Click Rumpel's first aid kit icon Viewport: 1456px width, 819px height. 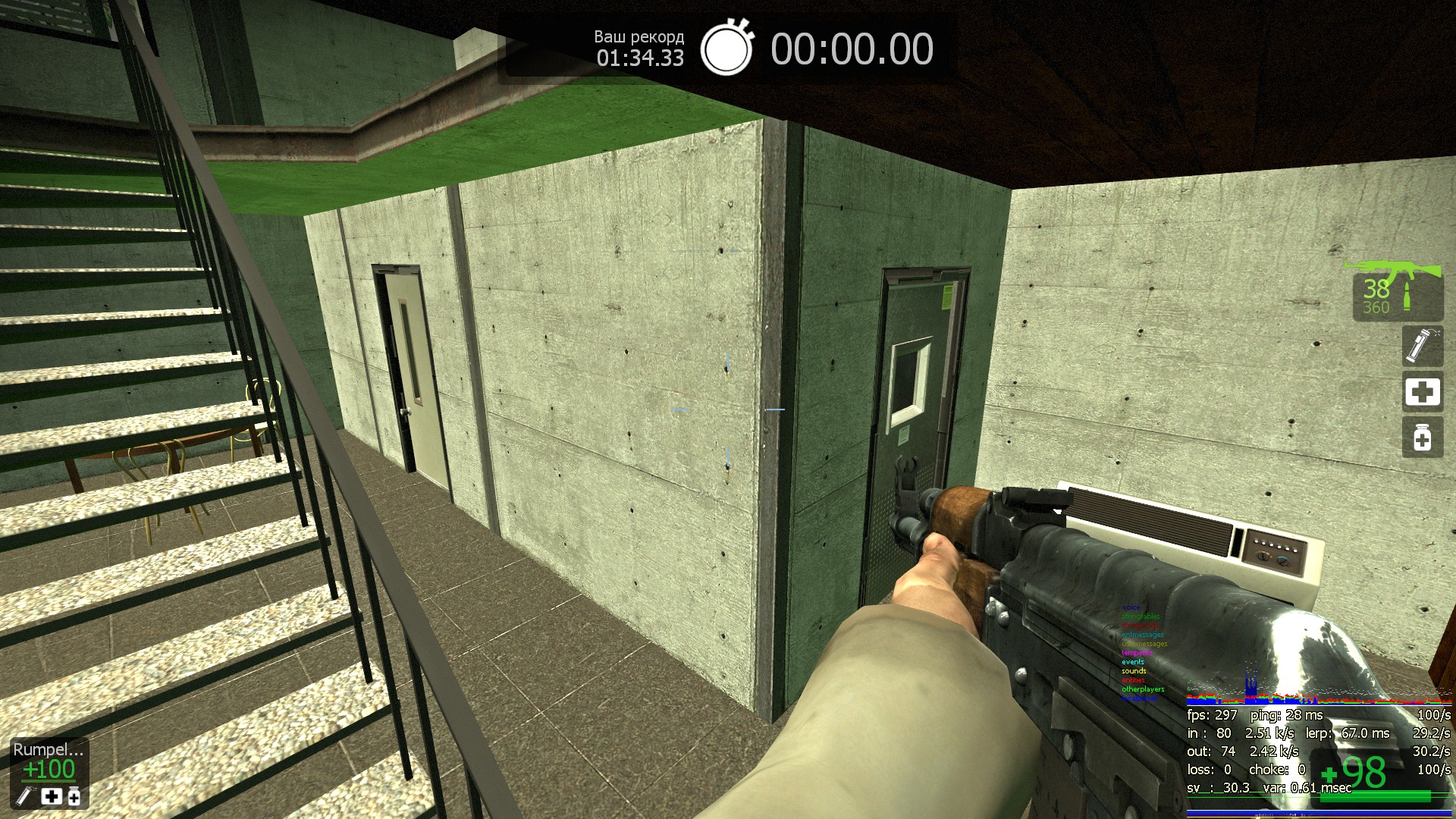(x=51, y=795)
